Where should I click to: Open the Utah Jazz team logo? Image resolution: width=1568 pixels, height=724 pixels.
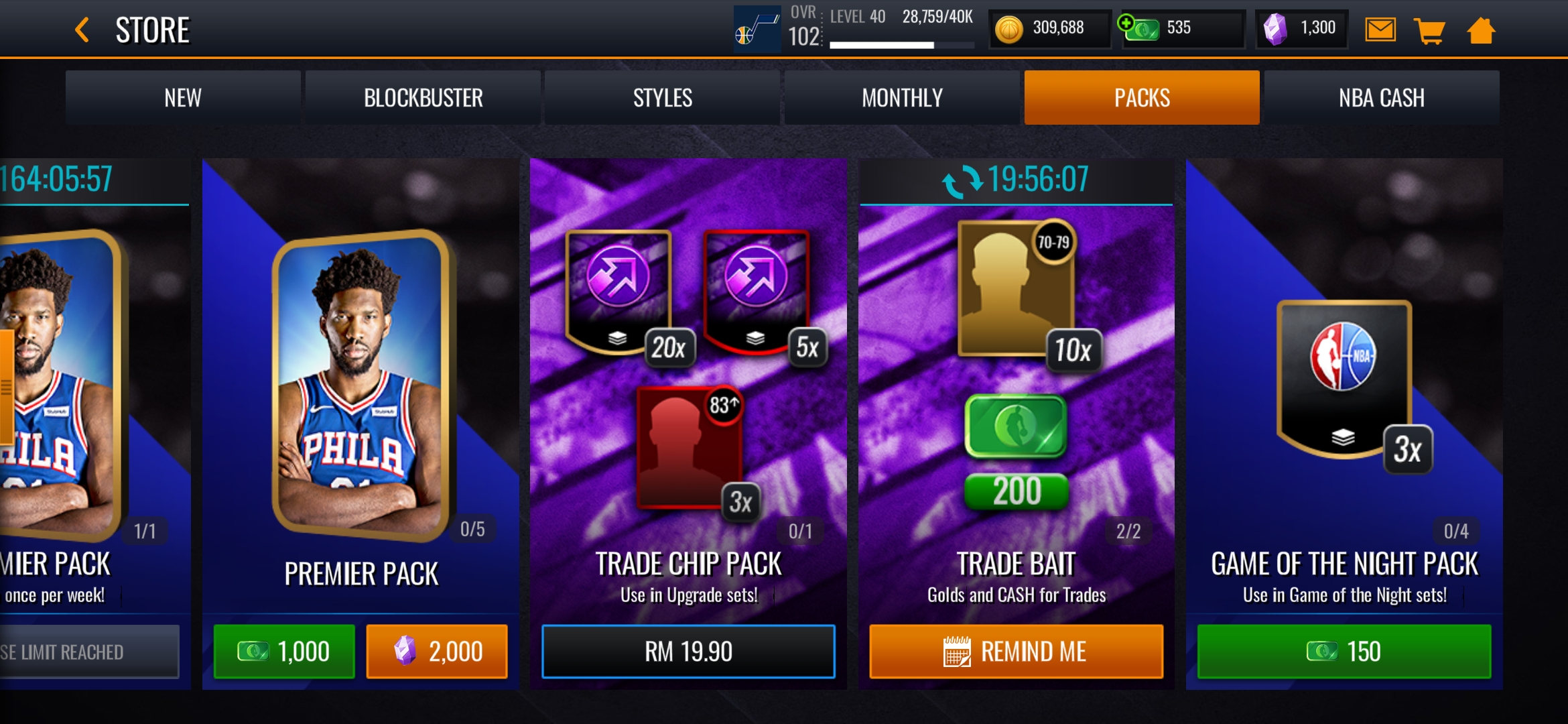coord(757,29)
